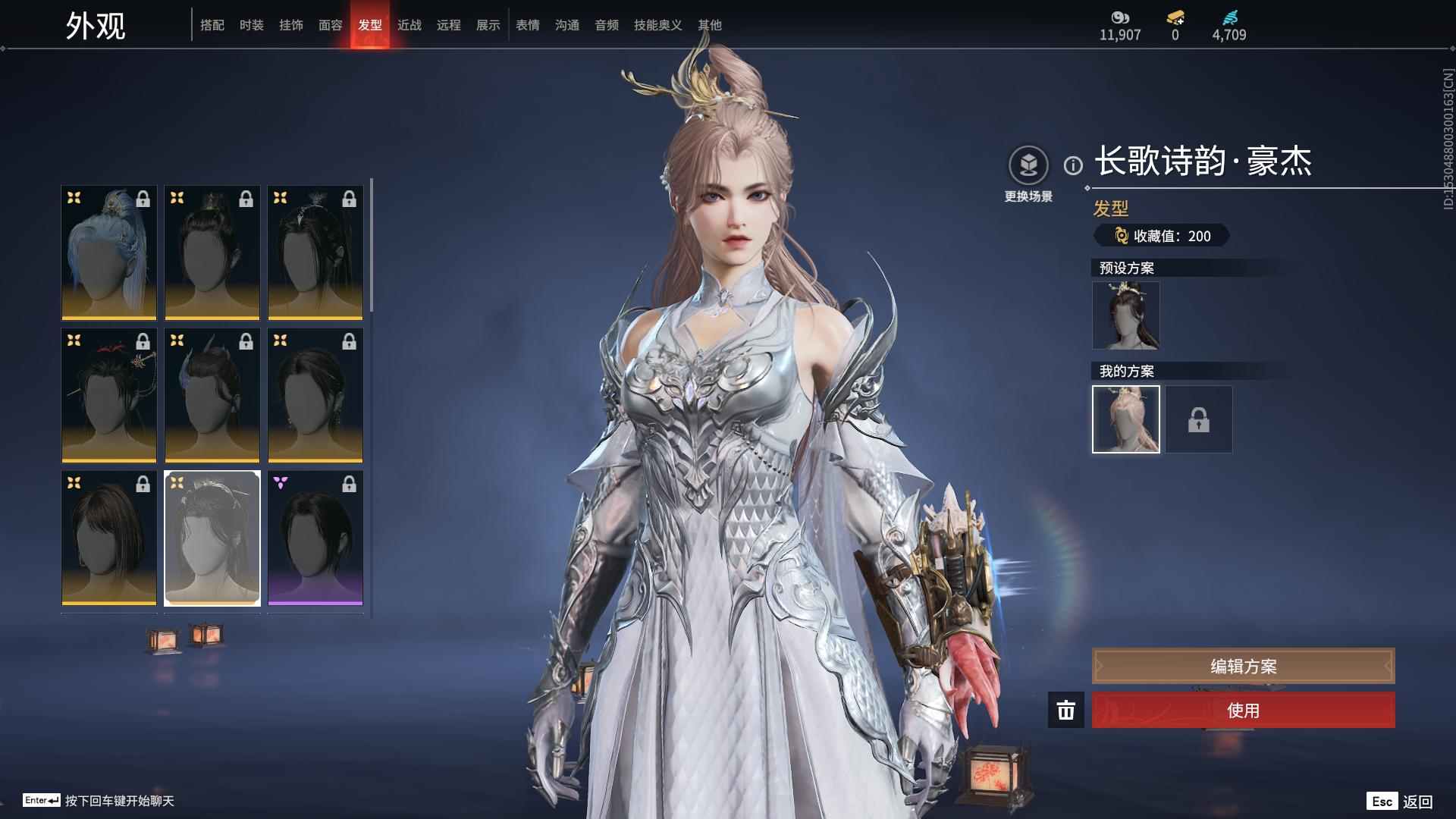Show the 展示 tab
1456x819 pixels.
pyautogui.click(x=488, y=25)
